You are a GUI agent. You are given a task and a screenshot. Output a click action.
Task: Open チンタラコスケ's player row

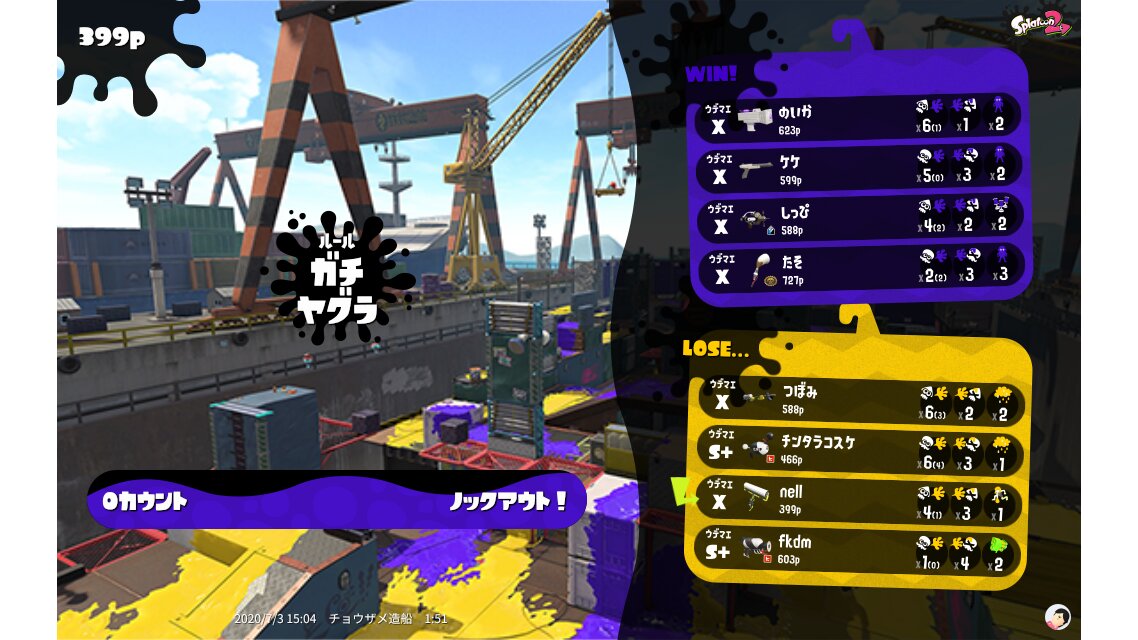(x=858, y=449)
